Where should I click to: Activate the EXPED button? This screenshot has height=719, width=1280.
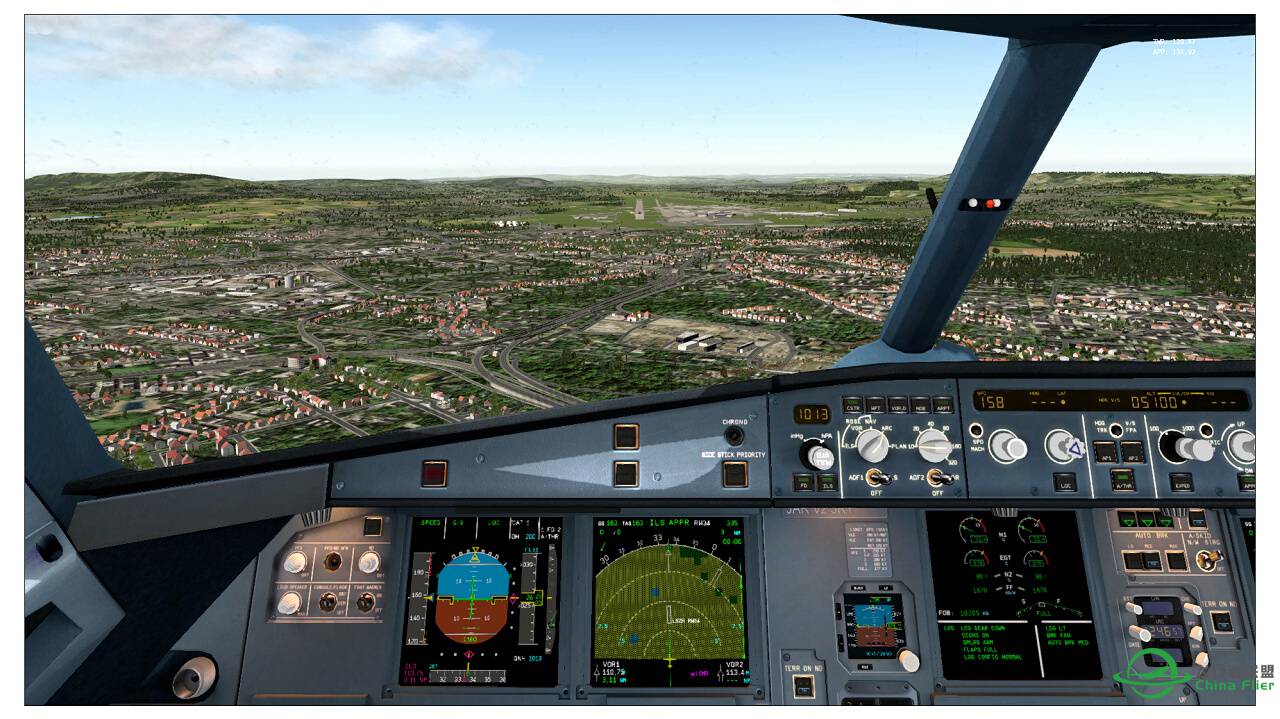coord(1181,482)
